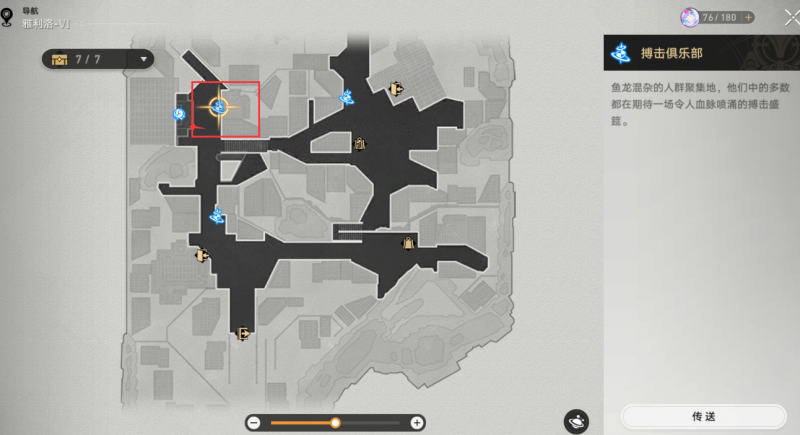Image resolution: width=800 pixels, height=435 pixels.
Task: Select the gold exit arrow marker at the map bottom
Action: [242, 334]
